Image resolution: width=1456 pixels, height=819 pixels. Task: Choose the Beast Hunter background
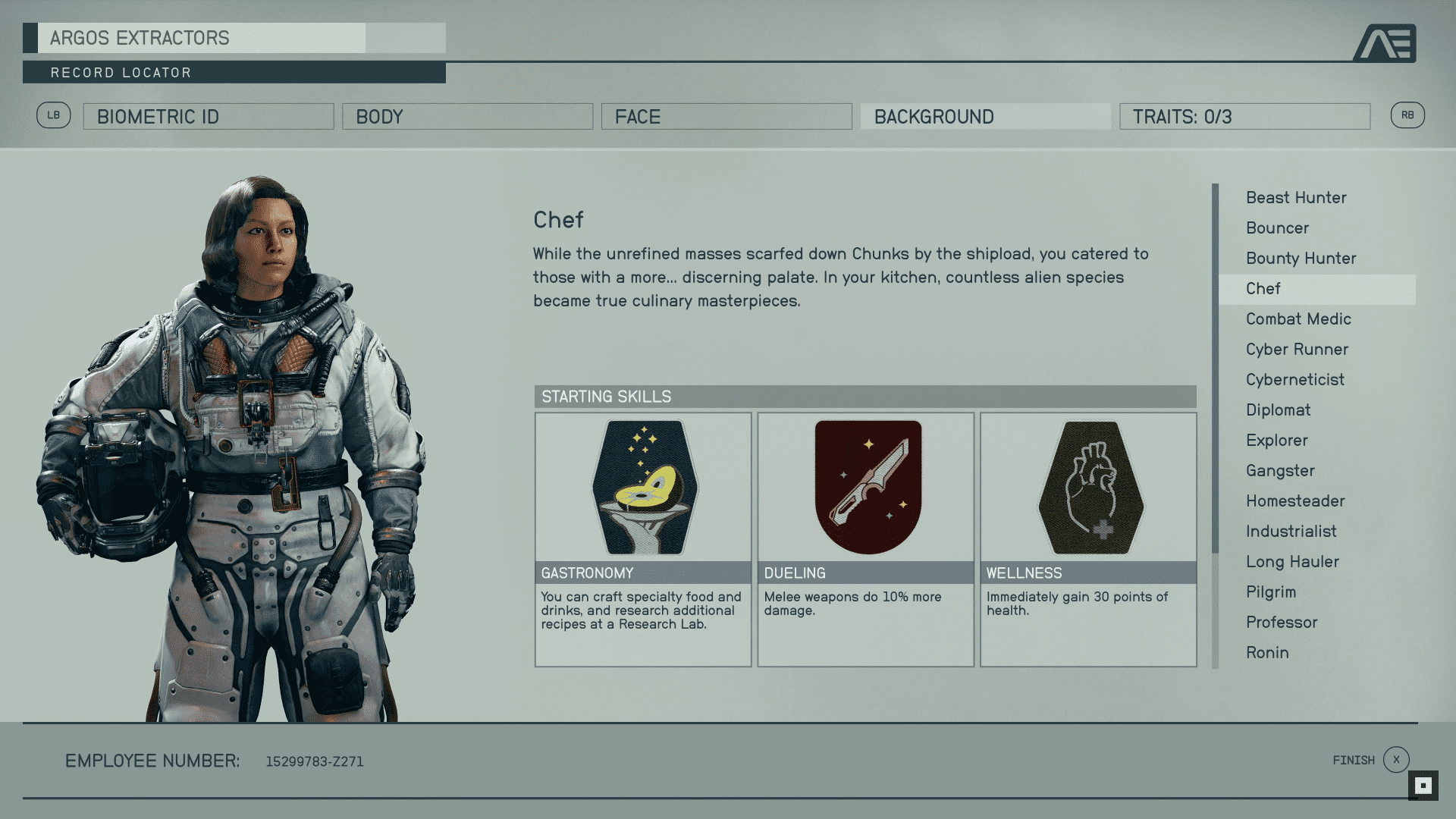1296,198
